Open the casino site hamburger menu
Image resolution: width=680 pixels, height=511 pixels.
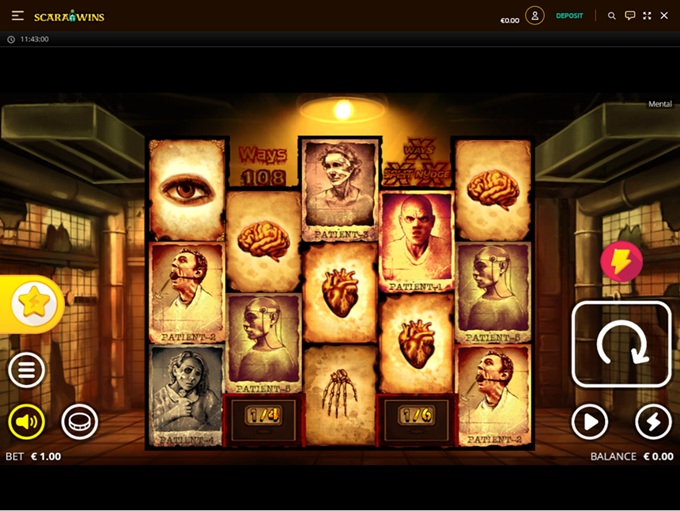(17, 16)
